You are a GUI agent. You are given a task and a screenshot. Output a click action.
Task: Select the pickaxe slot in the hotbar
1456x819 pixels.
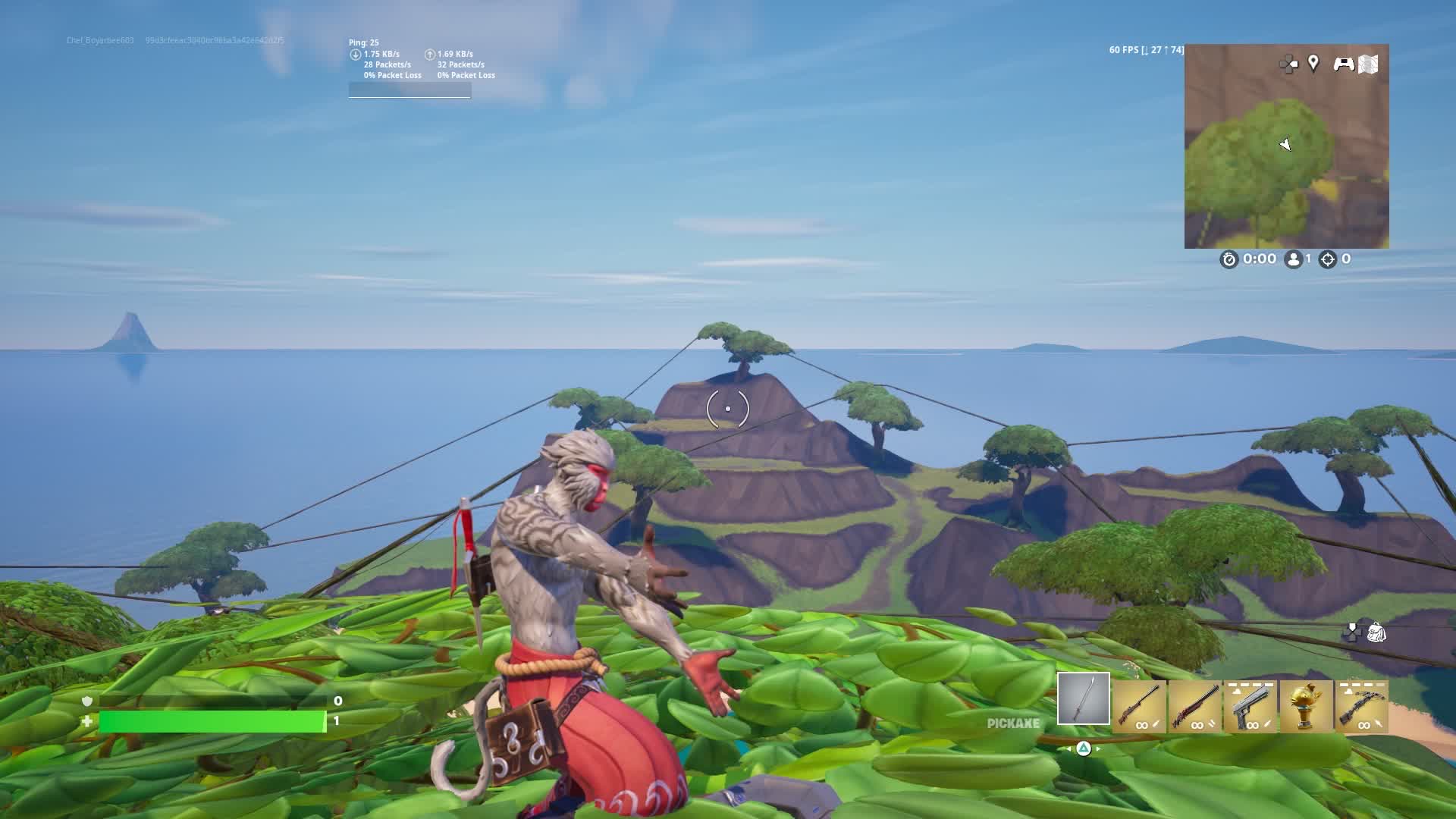point(1083,698)
